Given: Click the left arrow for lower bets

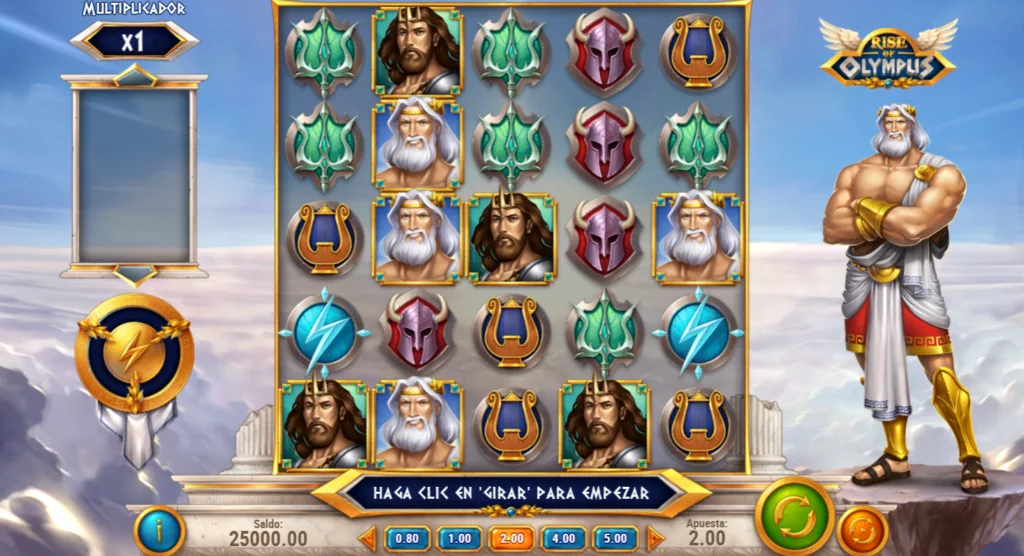Looking at the screenshot, I should point(368,538).
